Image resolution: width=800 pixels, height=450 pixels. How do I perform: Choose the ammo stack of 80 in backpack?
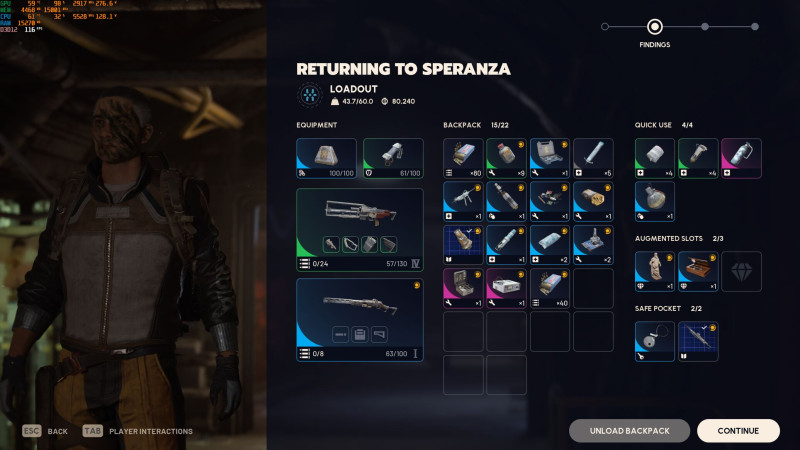pyautogui.click(x=463, y=158)
